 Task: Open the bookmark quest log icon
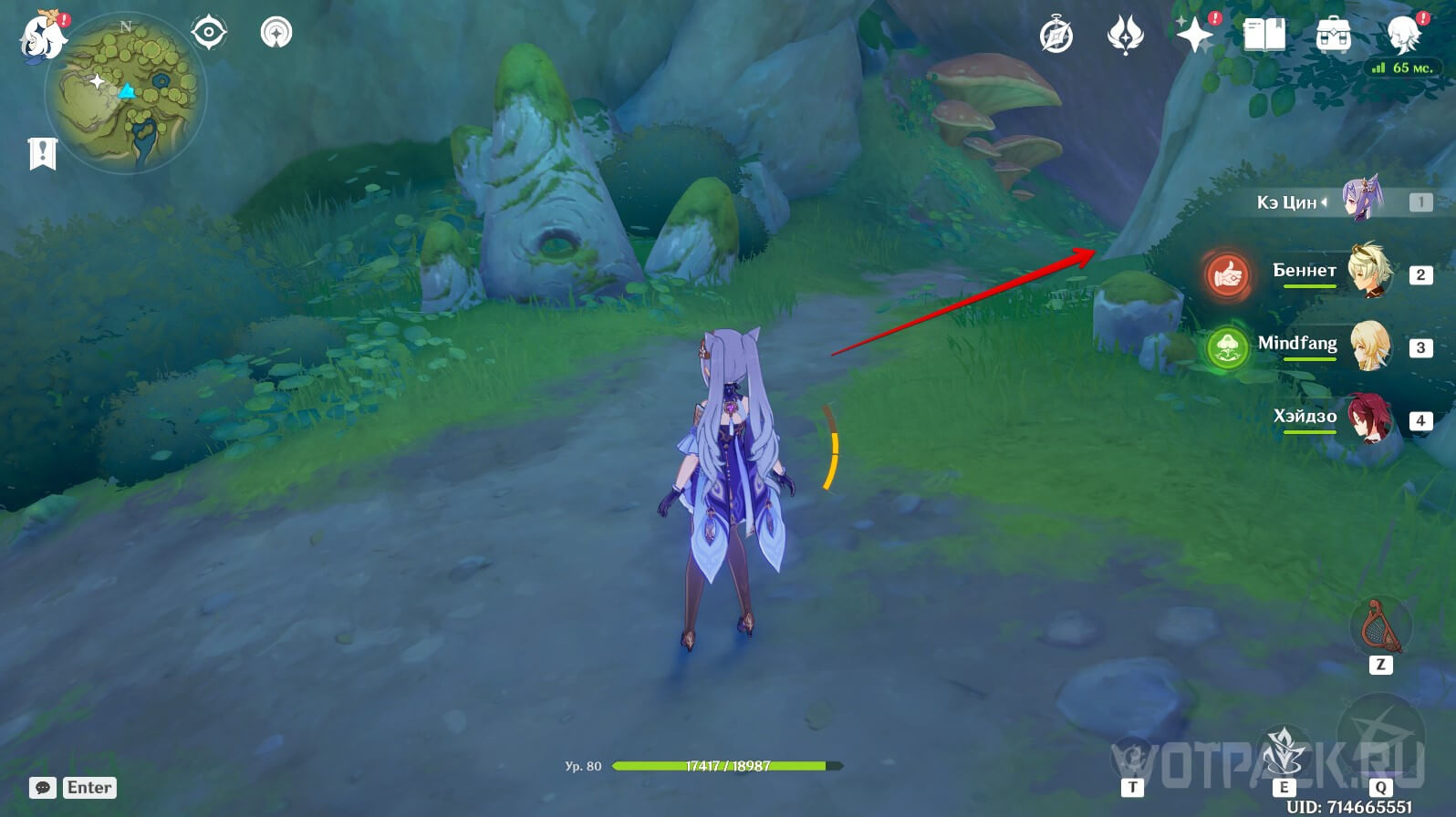pyautogui.click(x=43, y=154)
